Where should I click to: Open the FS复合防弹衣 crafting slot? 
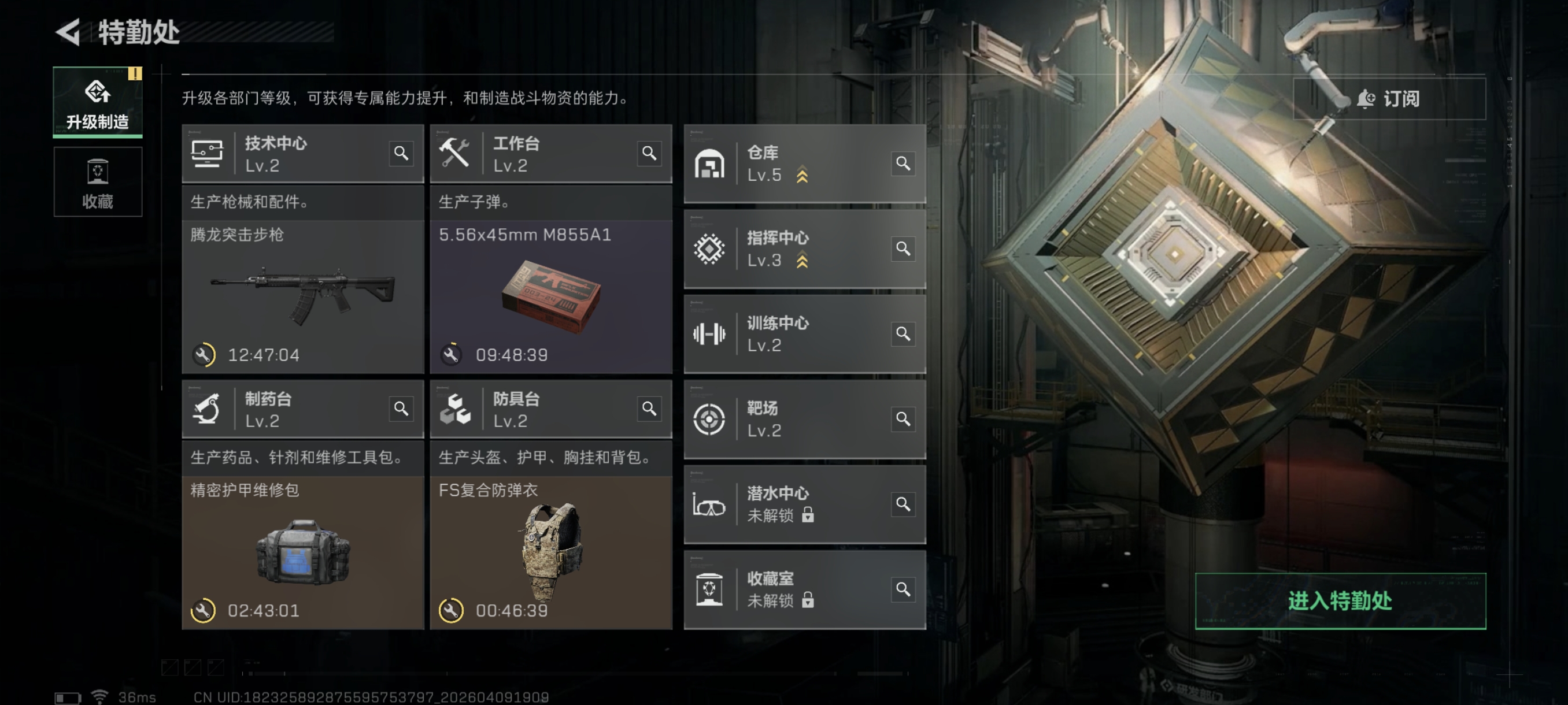551,552
